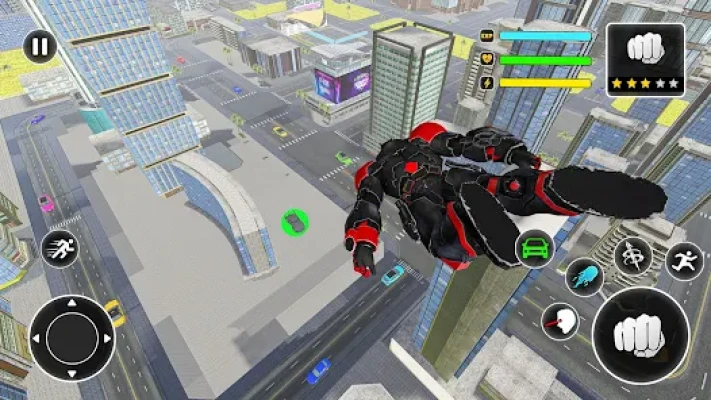The image size is (711, 400).
Task: Use the laser eye beam ability
Action: [559, 320]
